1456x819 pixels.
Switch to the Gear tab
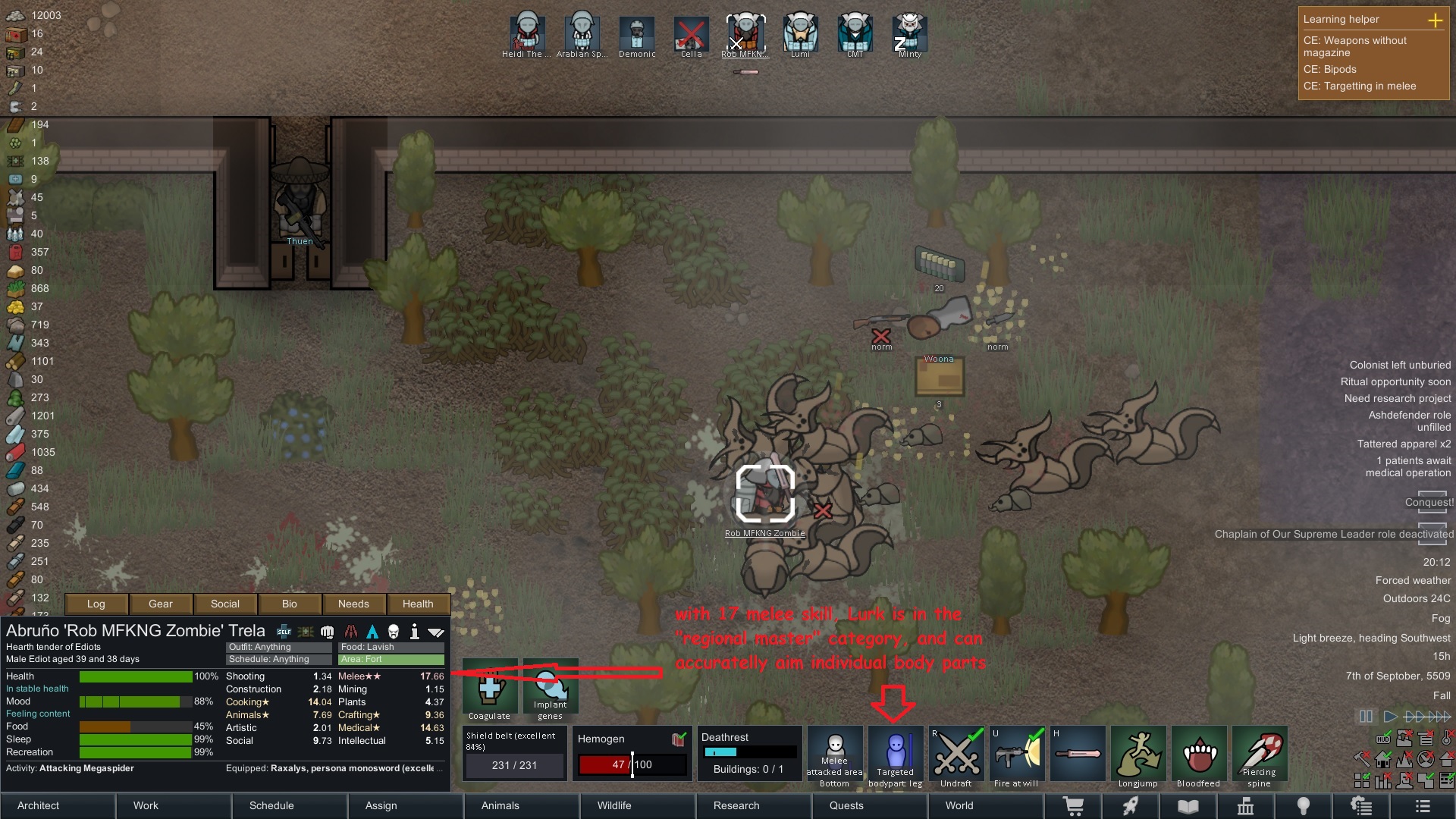(x=161, y=604)
